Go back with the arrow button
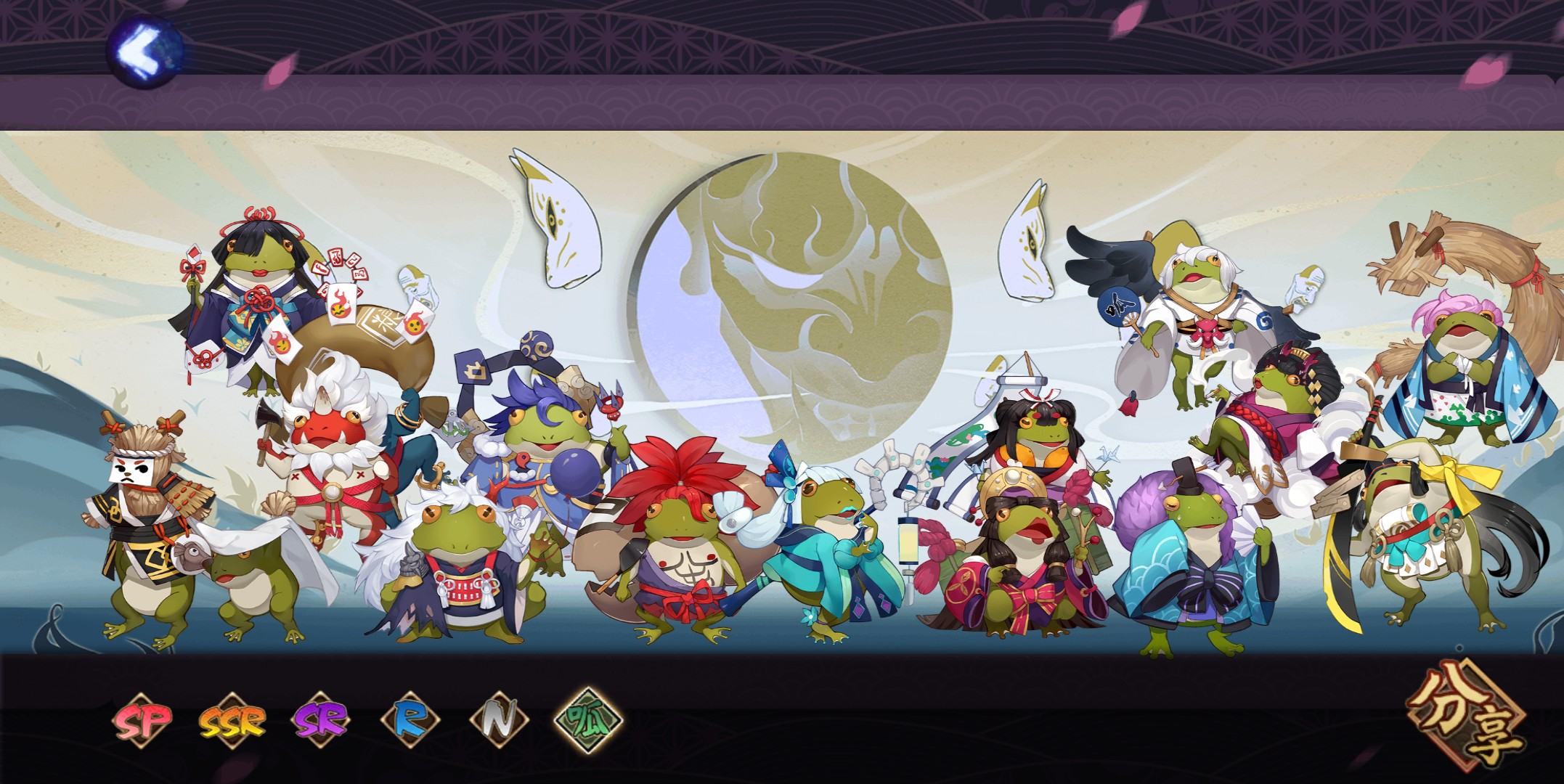Screen dimensions: 1564x784 coord(144,51)
